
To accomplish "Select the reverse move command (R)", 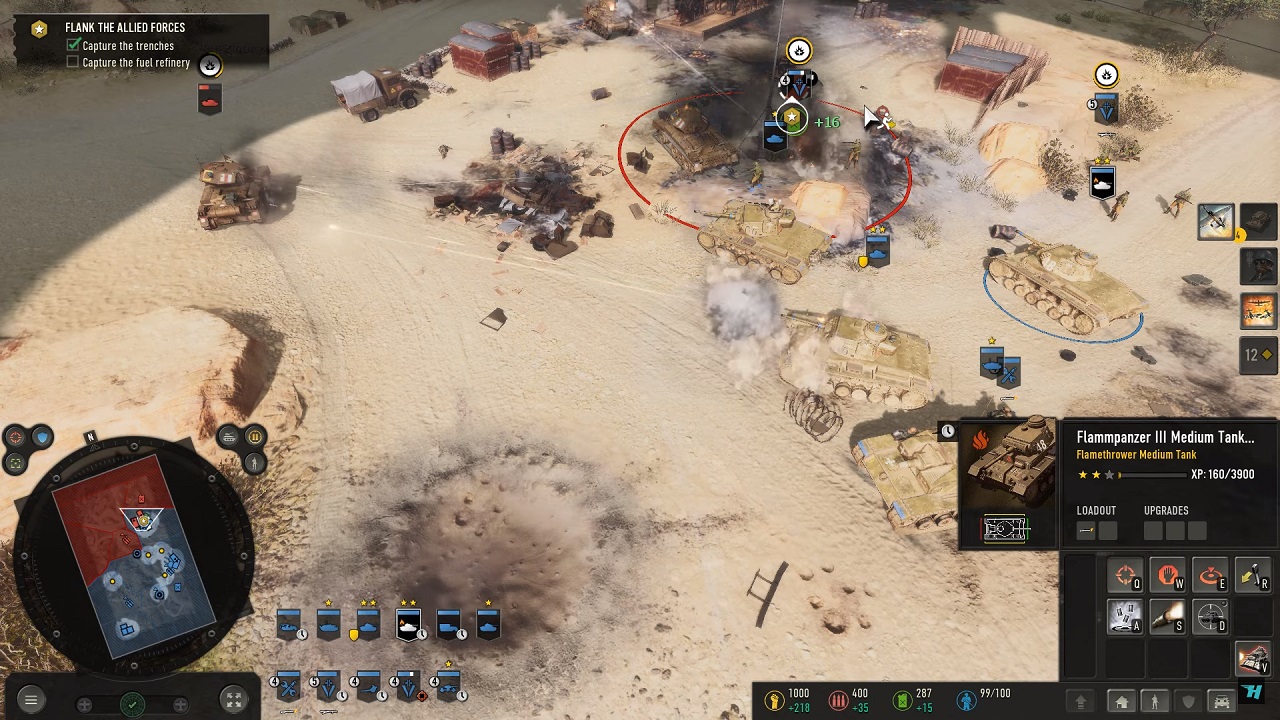I will pyautogui.click(x=1252, y=576).
